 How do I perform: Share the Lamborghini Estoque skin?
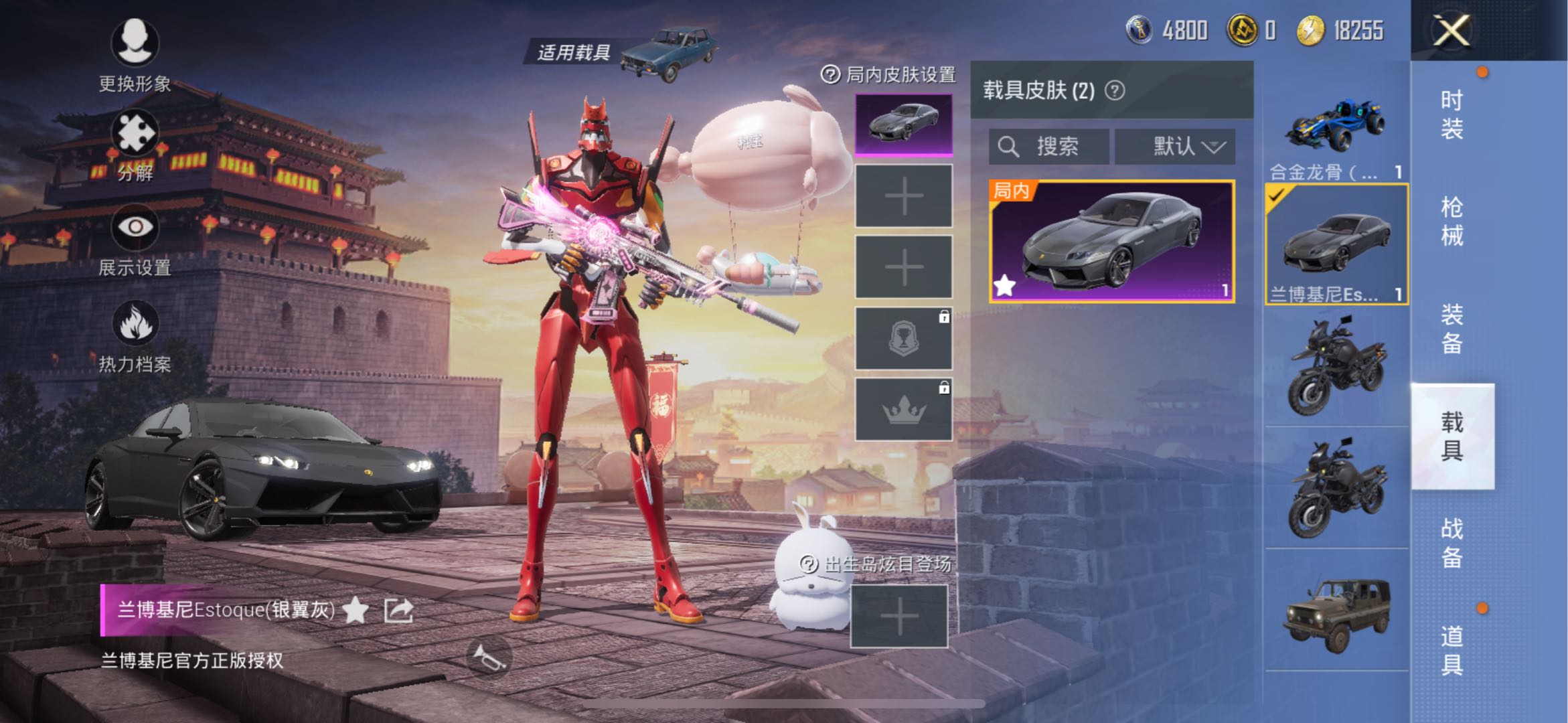398,610
